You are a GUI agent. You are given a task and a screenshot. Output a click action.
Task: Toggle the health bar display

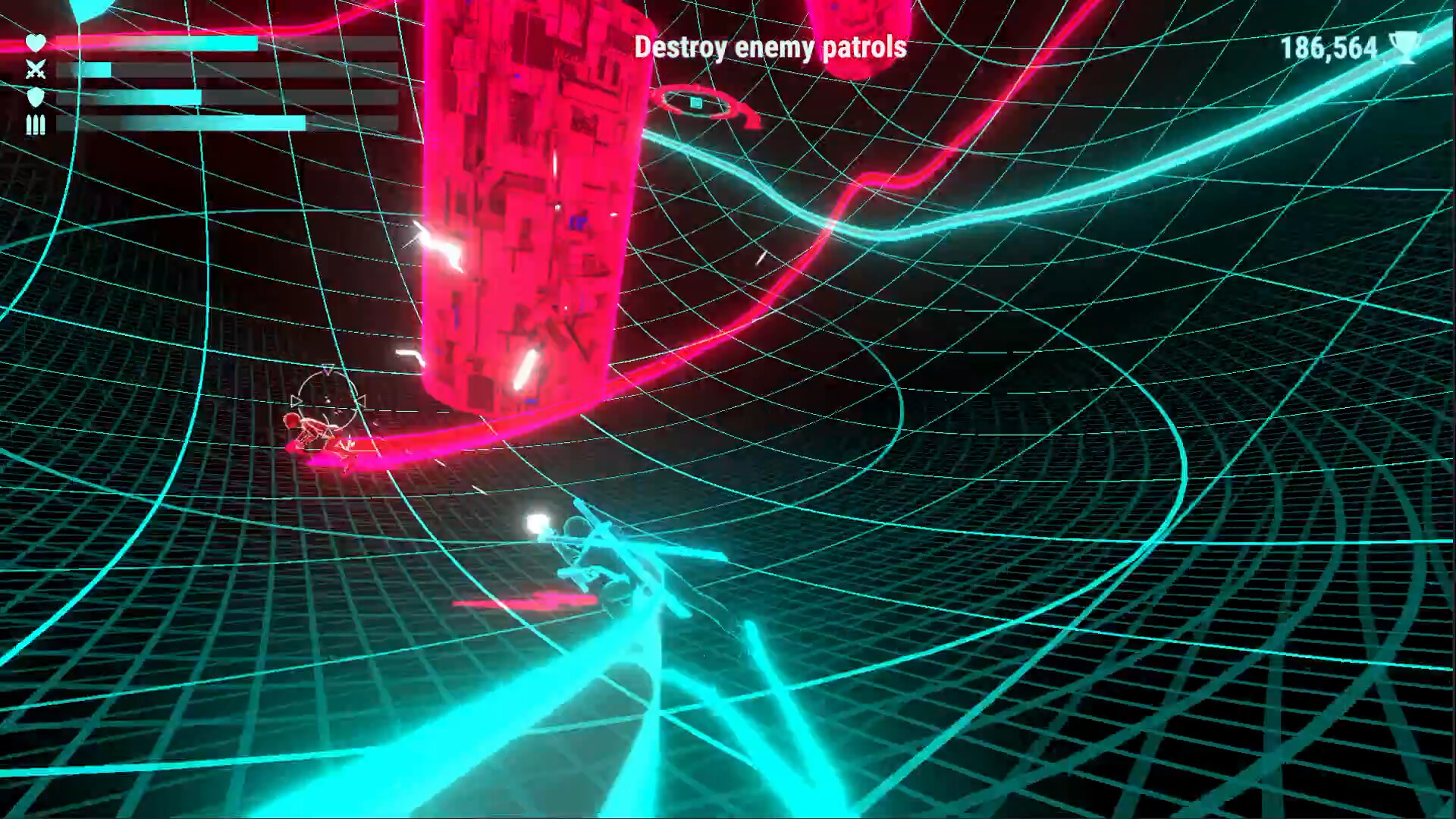(227, 43)
